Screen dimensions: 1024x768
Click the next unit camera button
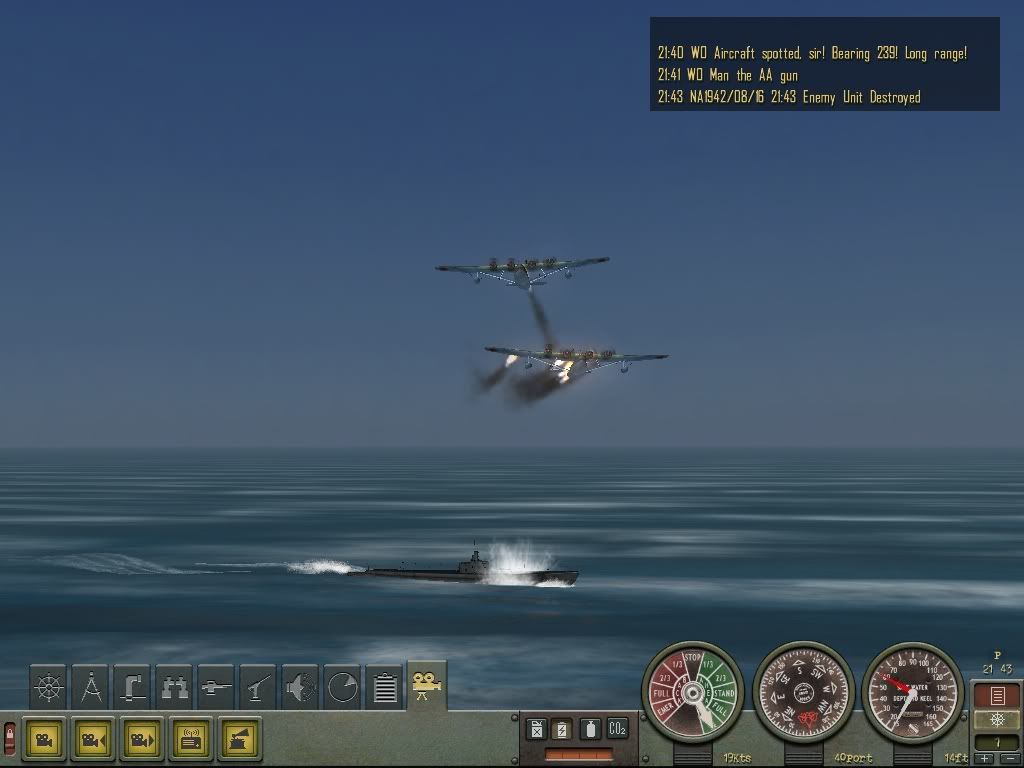click(x=142, y=740)
